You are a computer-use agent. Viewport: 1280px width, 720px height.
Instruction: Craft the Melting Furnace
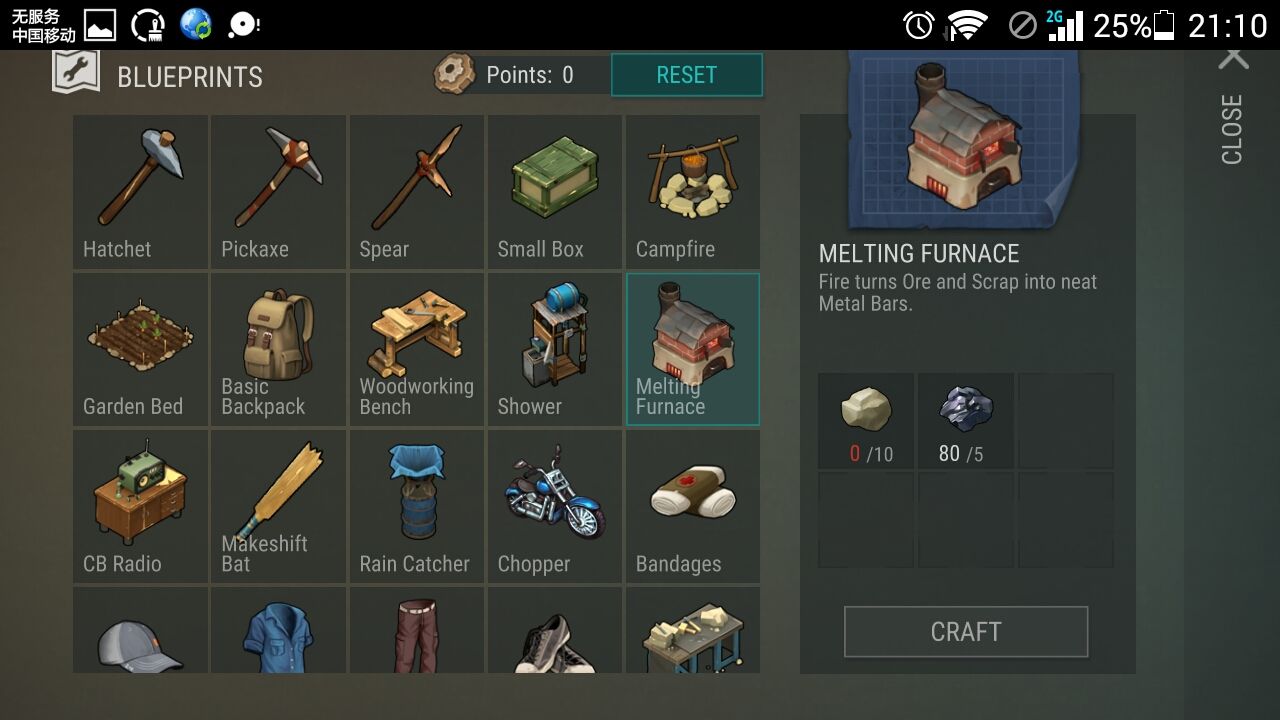[965, 632]
